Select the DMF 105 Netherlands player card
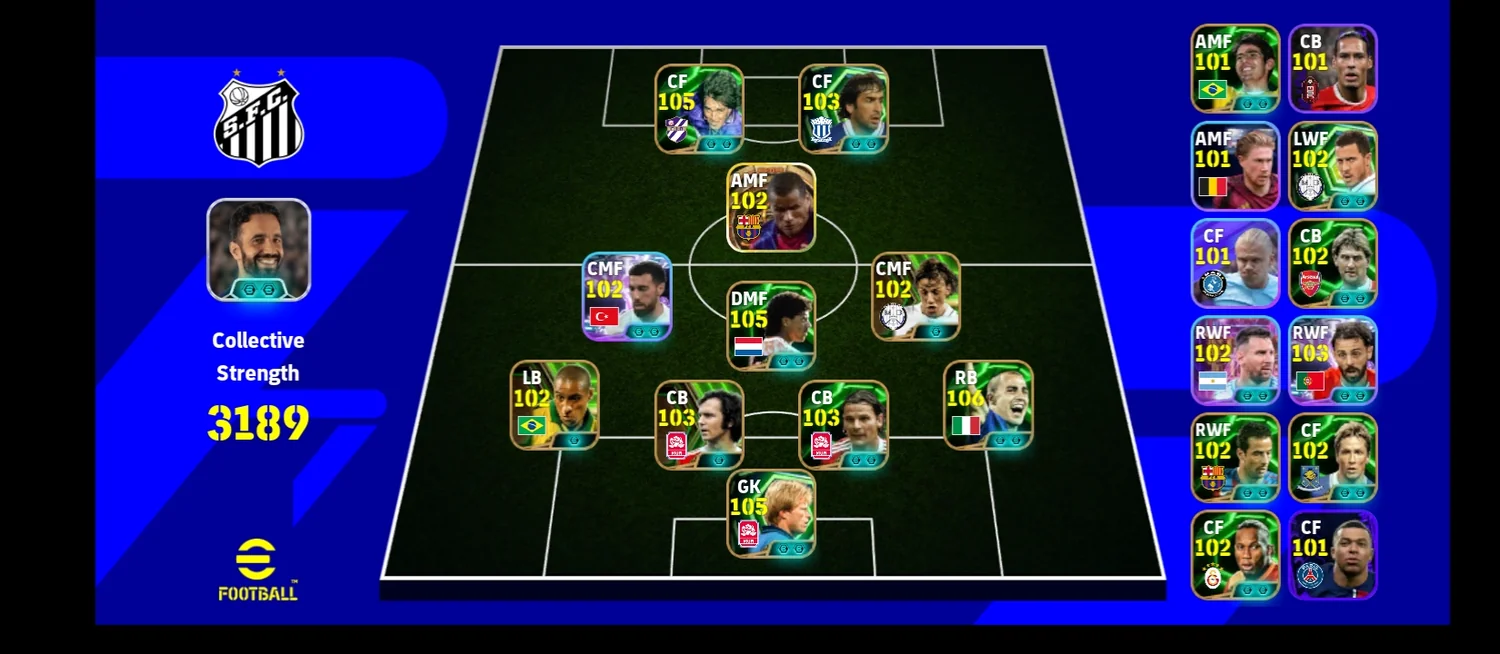The height and width of the screenshot is (654, 1500). [771, 326]
